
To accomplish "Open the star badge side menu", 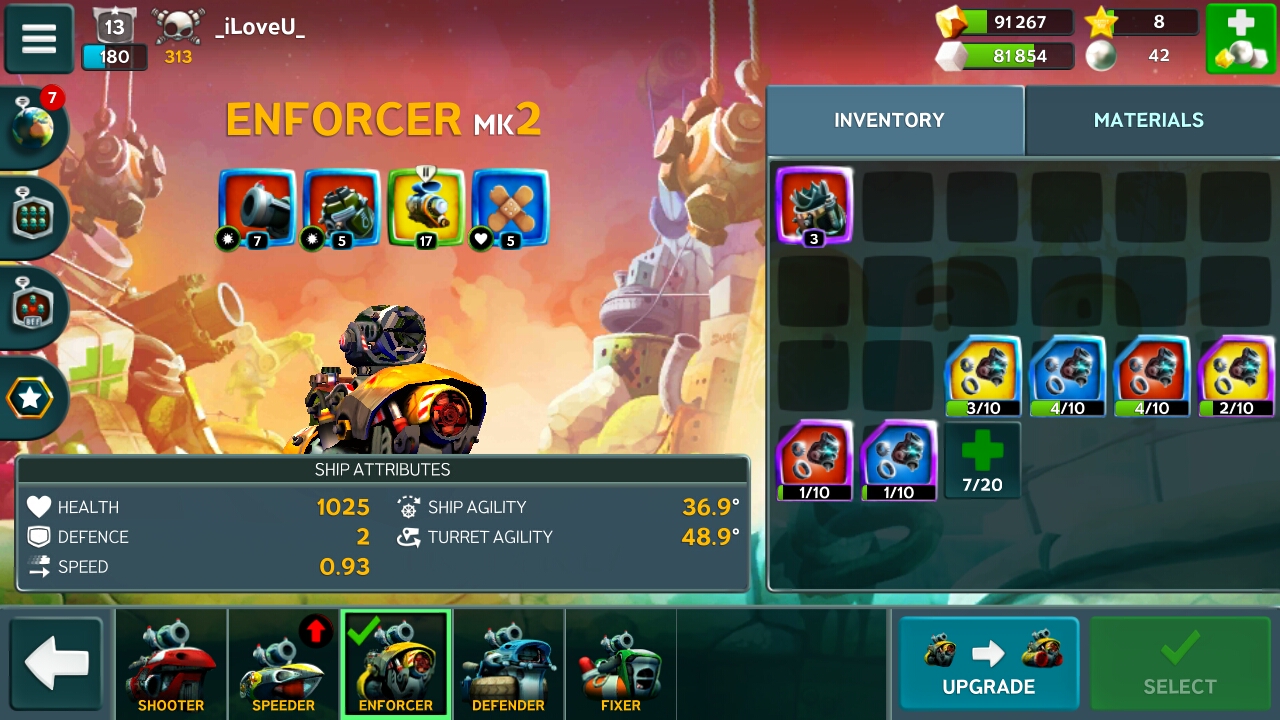I will click(32, 398).
